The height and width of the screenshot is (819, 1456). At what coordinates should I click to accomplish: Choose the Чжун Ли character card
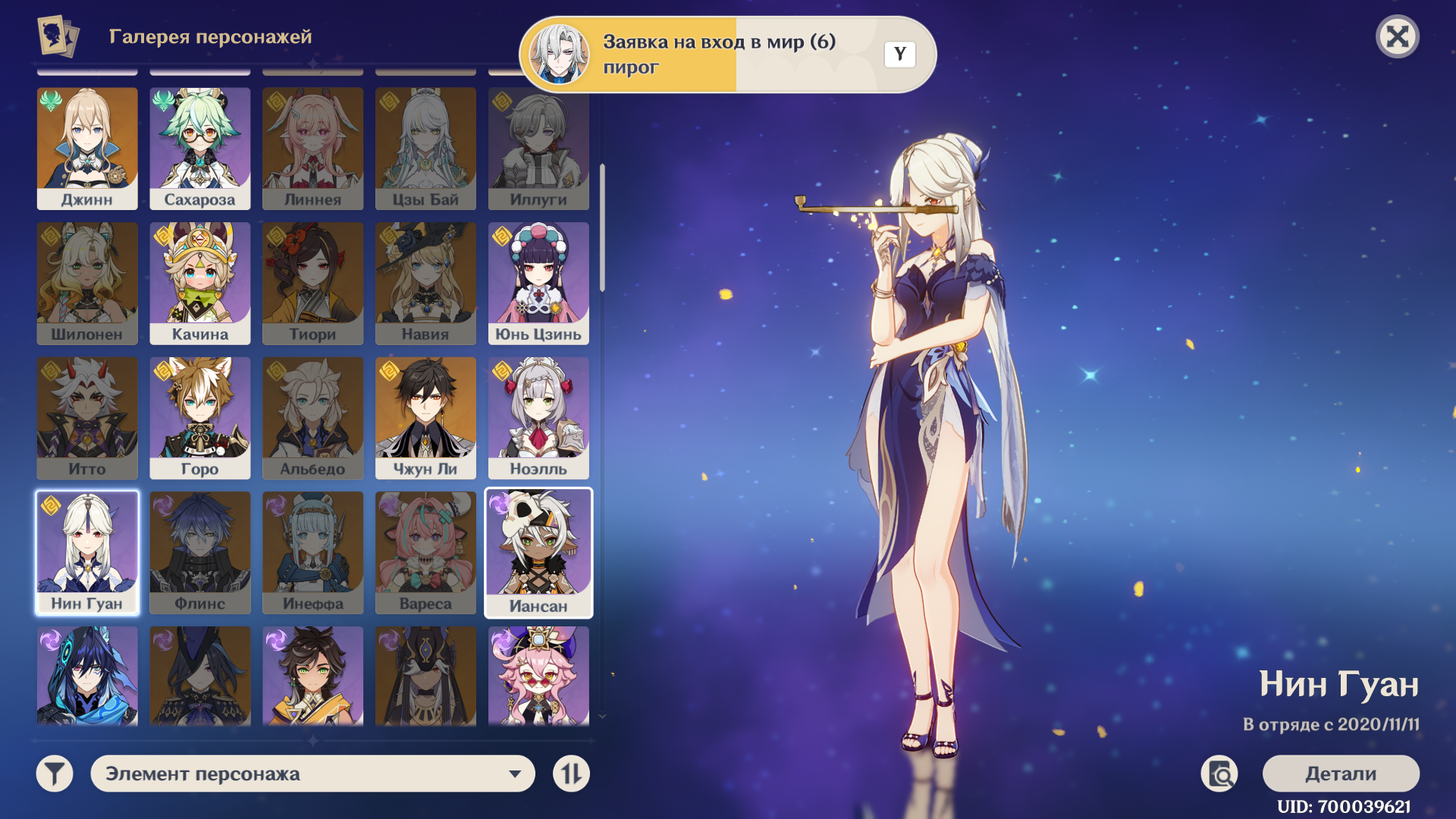425,417
